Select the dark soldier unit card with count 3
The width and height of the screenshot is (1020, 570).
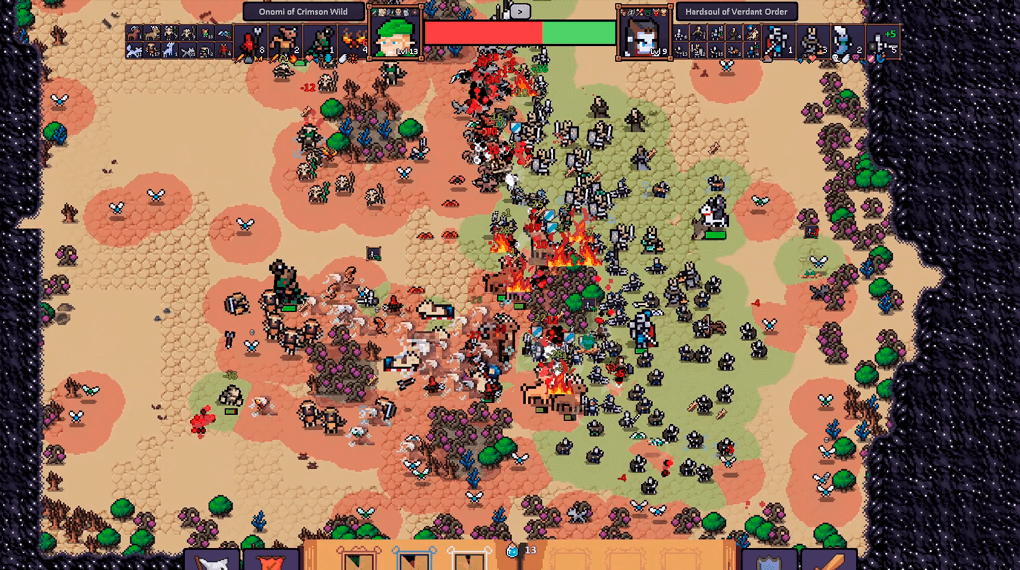tap(813, 42)
